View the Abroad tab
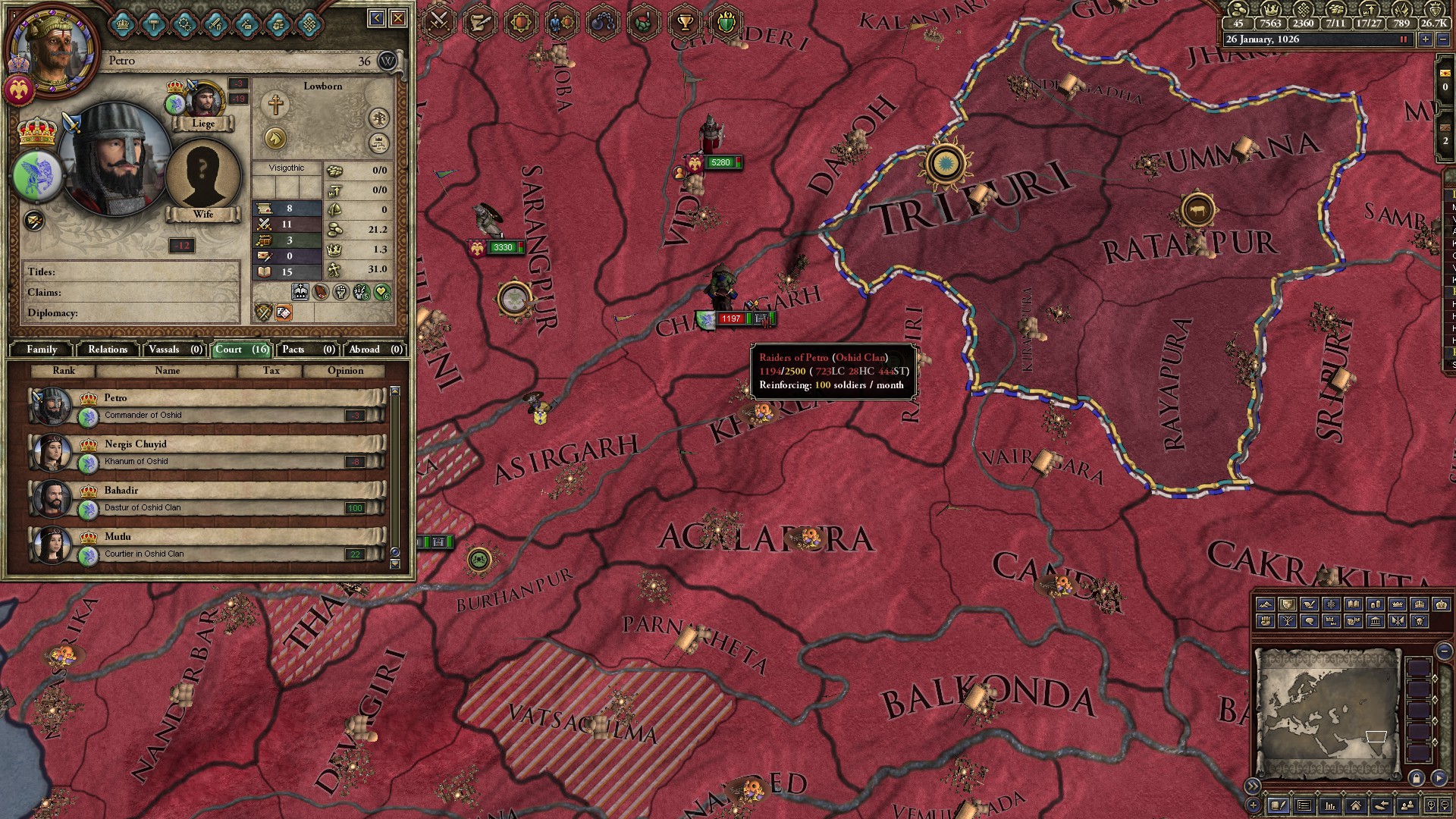This screenshot has height=819, width=1456. click(x=375, y=349)
